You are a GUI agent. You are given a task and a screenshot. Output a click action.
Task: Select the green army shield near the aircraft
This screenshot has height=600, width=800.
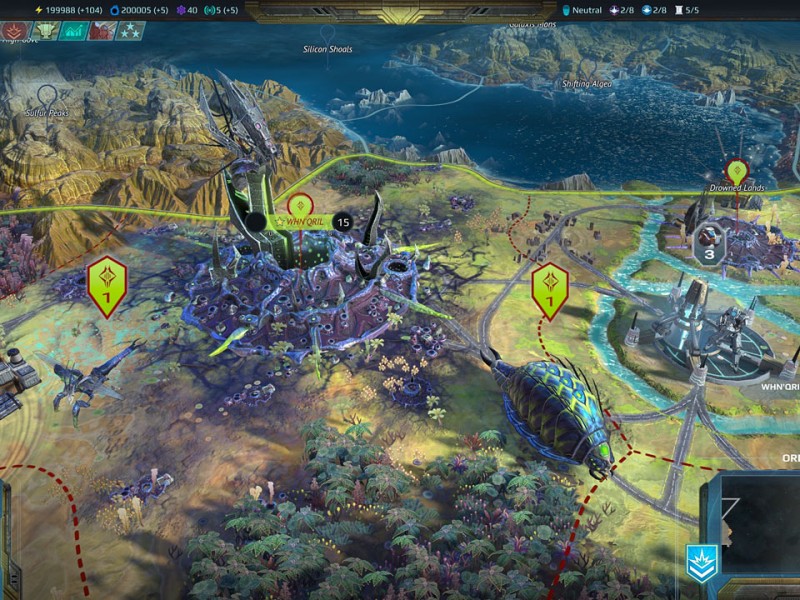click(x=107, y=284)
